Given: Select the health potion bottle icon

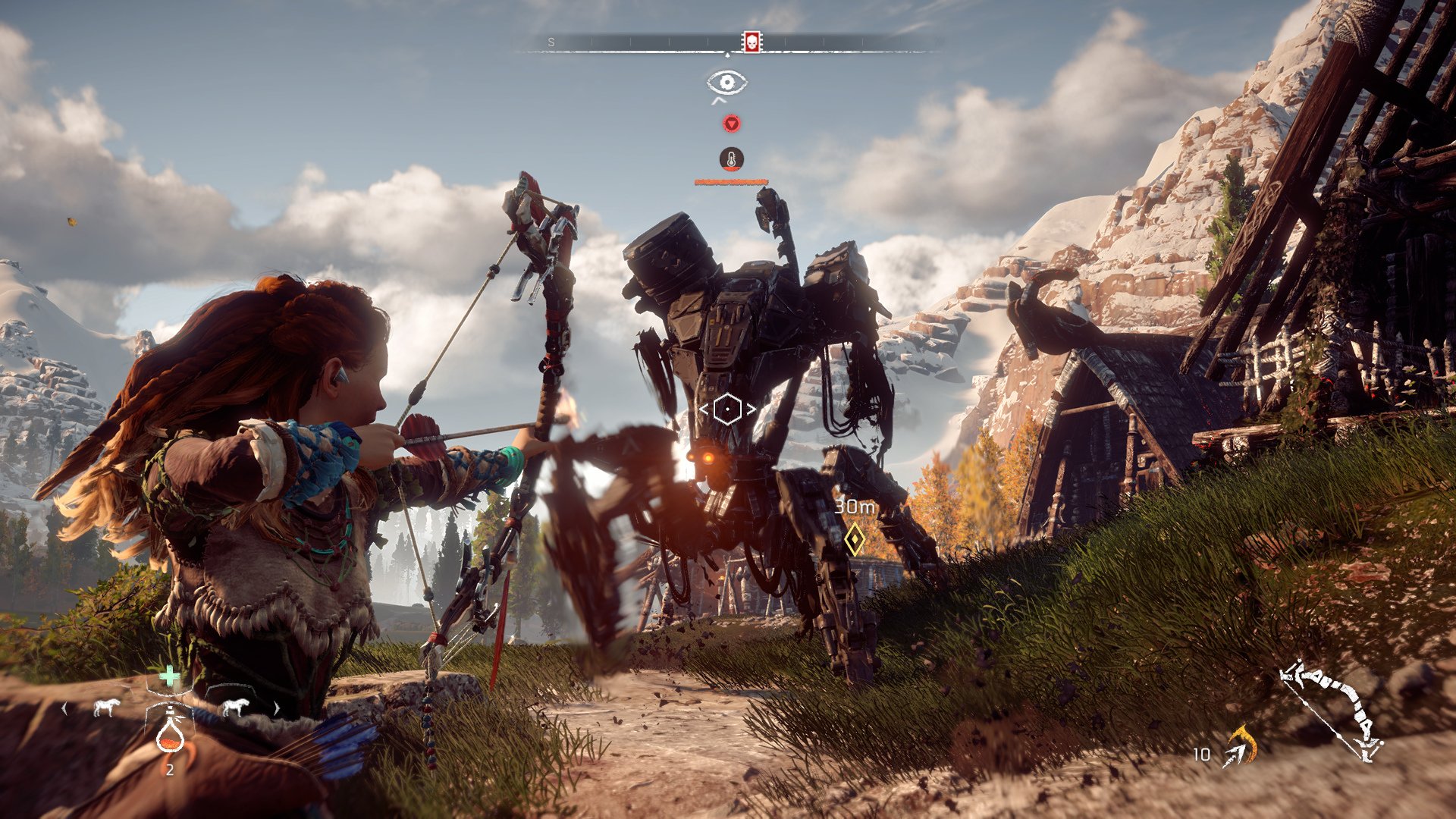Looking at the screenshot, I should 171,738.
